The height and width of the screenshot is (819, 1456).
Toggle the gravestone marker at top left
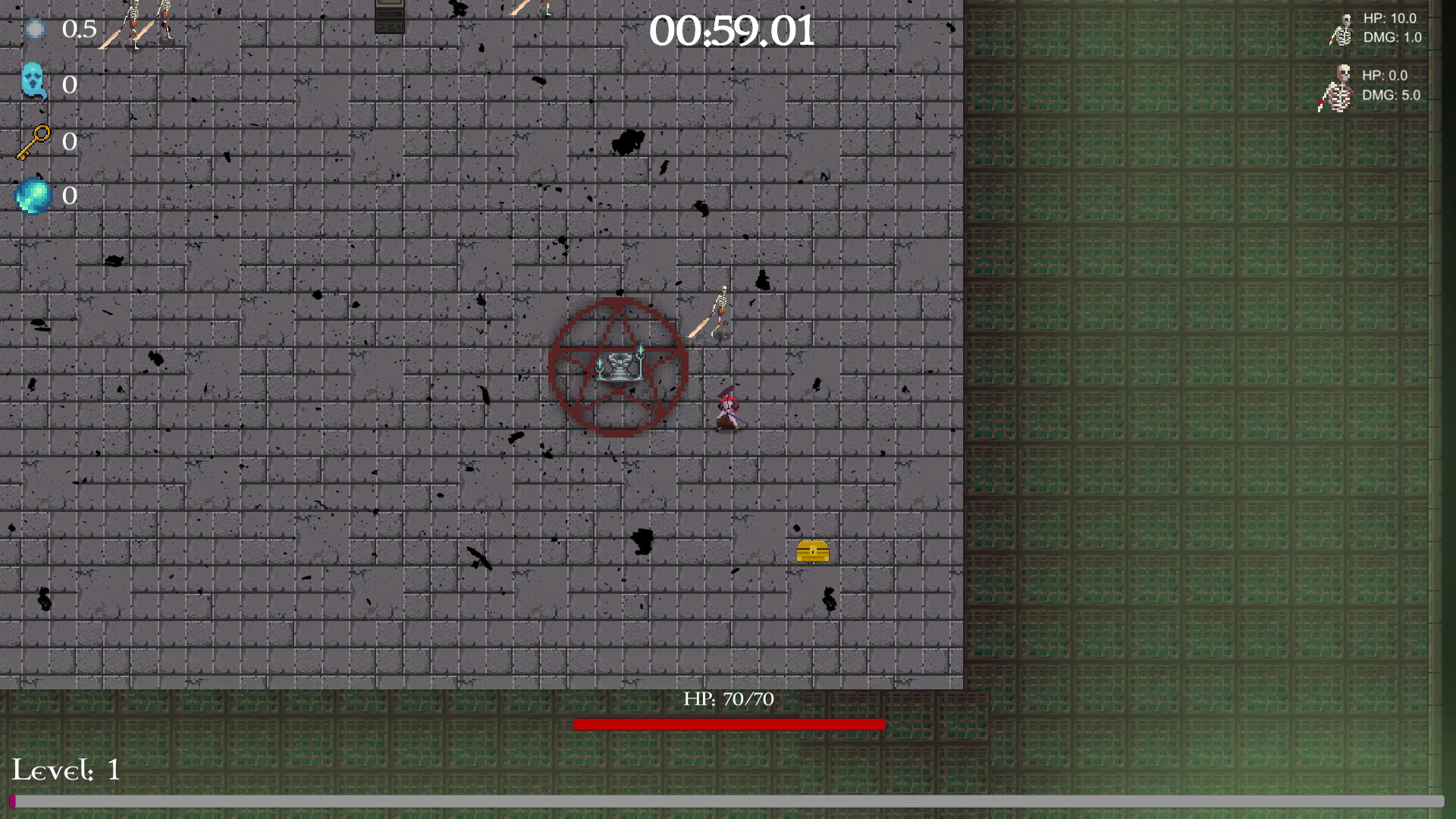click(x=390, y=17)
